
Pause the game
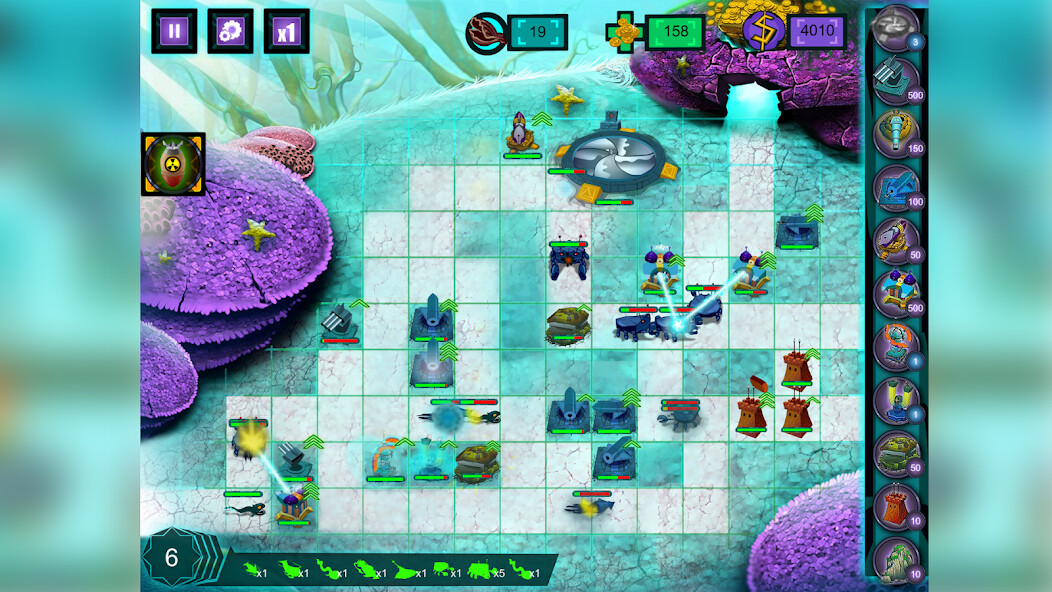point(174,31)
